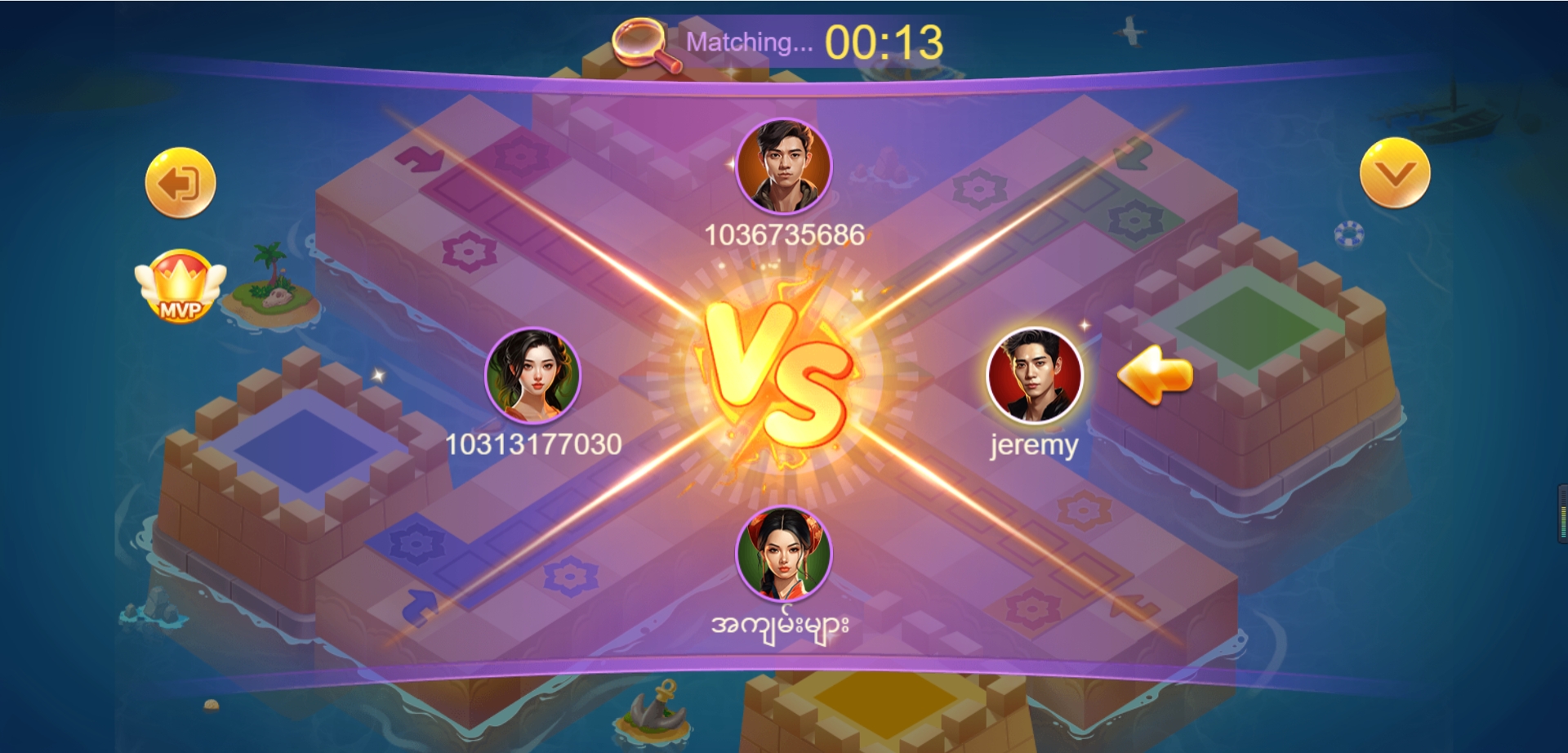
Task: Leave matchmaking with the exit button
Action: click(x=180, y=183)
